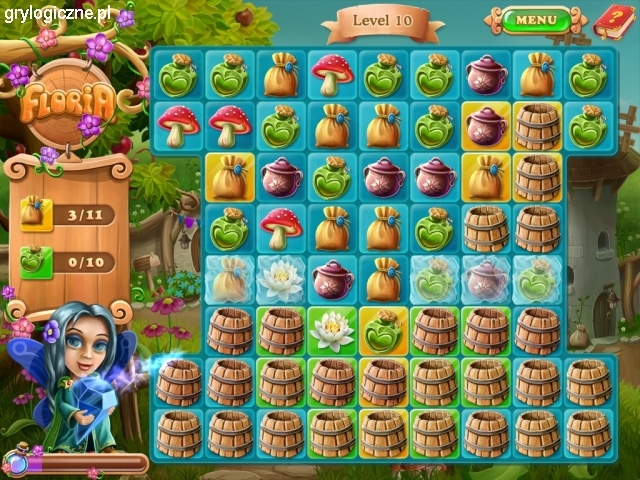Choose the green potion on the yellow tile
640x480 pixels.
(x=384, y=330)
